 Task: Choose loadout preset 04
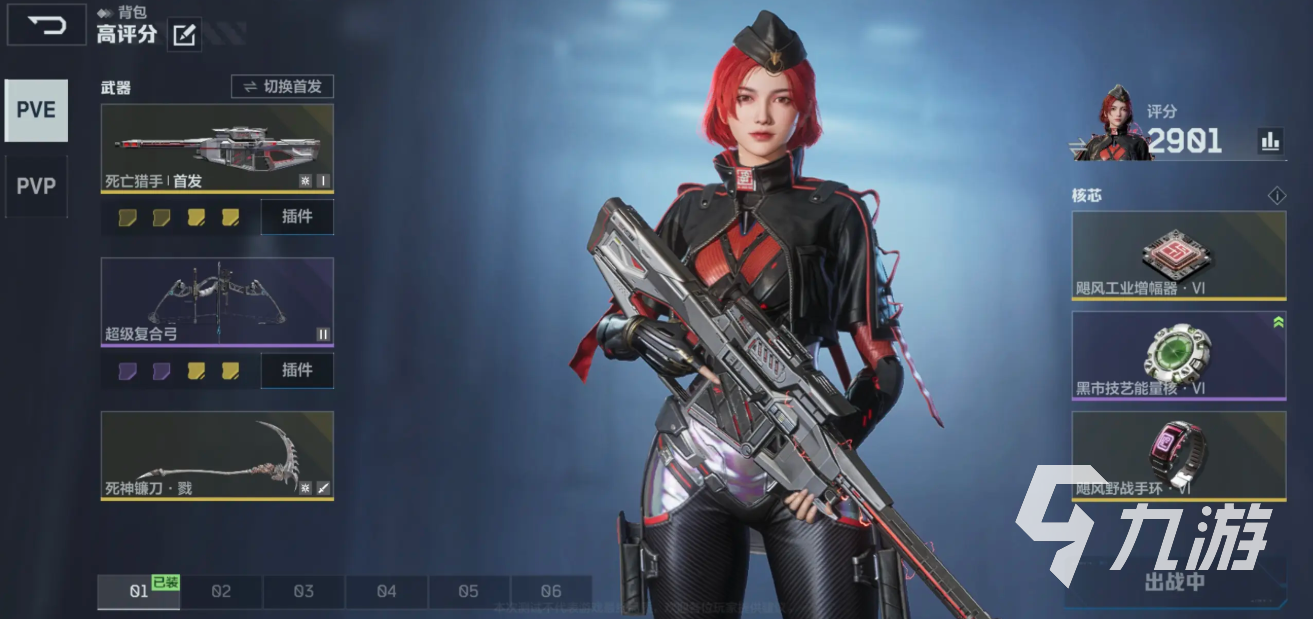click(x=386, y=591)
